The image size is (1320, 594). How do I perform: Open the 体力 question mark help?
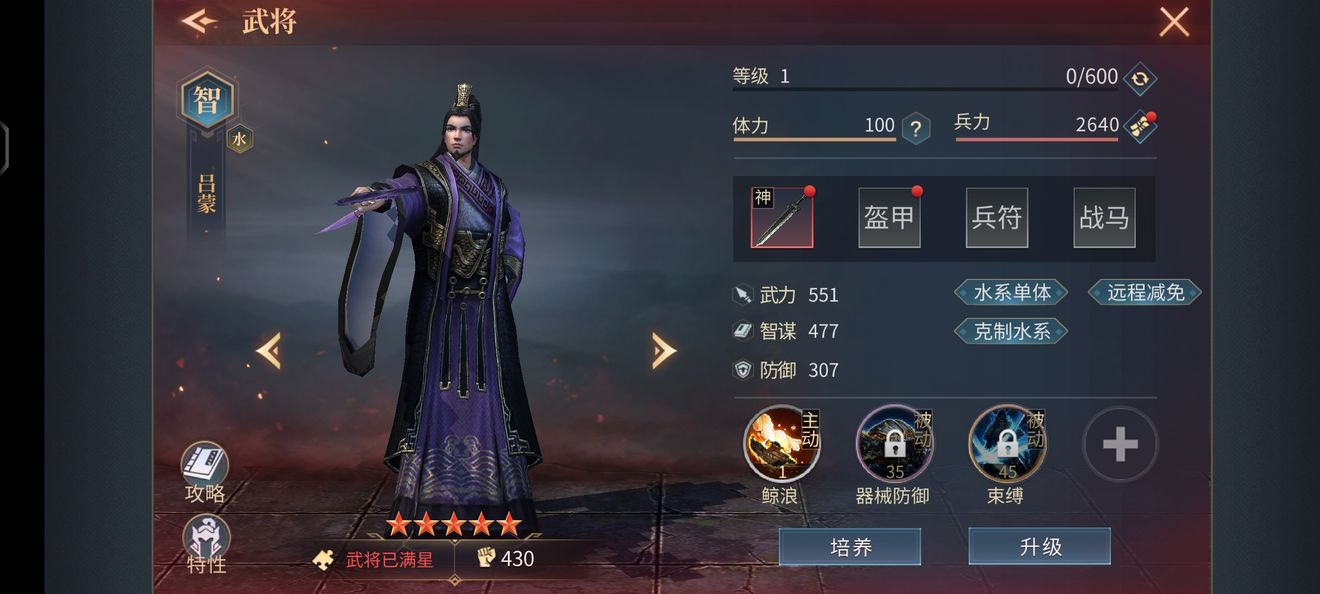click(915, 128)
